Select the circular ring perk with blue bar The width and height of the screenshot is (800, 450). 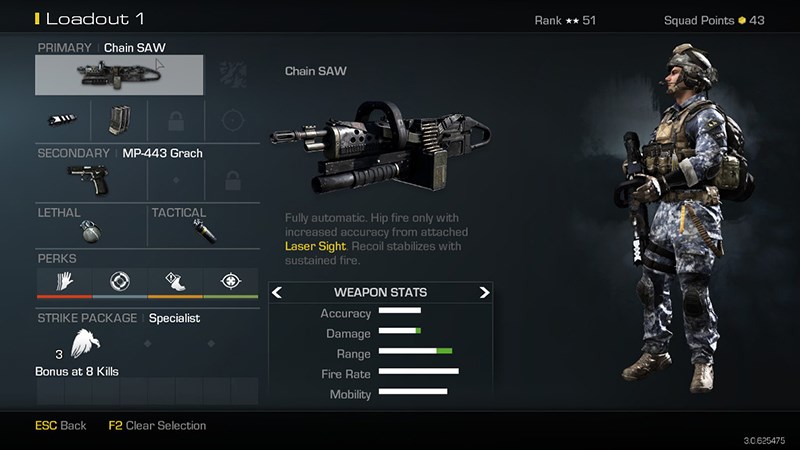119,281
